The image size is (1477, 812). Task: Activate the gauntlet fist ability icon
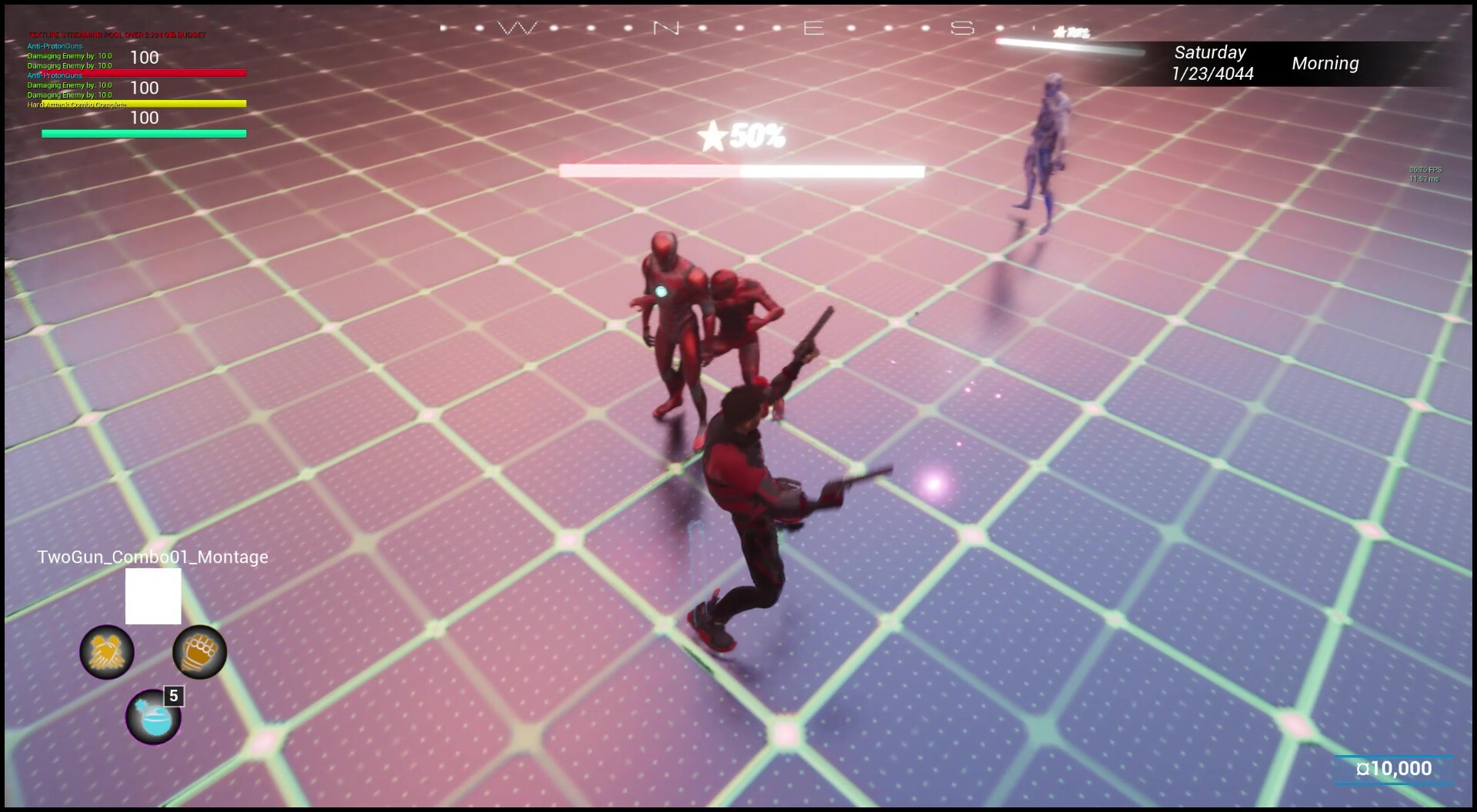198,651
